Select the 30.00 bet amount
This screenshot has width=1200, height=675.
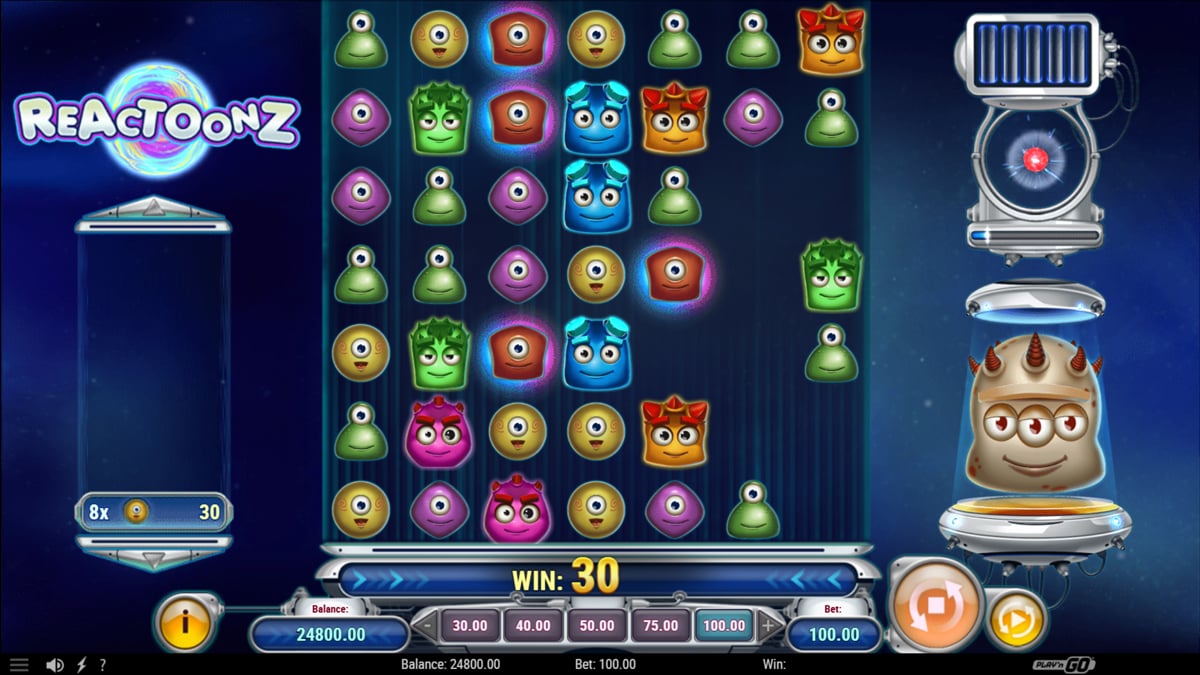coord(470,626)
